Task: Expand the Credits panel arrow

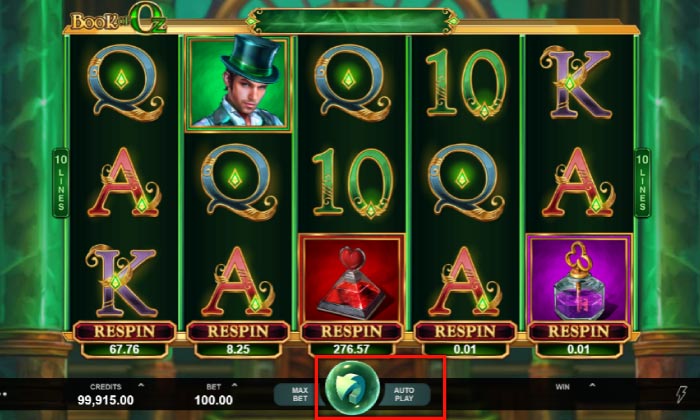Action: [x=140, y=384]
